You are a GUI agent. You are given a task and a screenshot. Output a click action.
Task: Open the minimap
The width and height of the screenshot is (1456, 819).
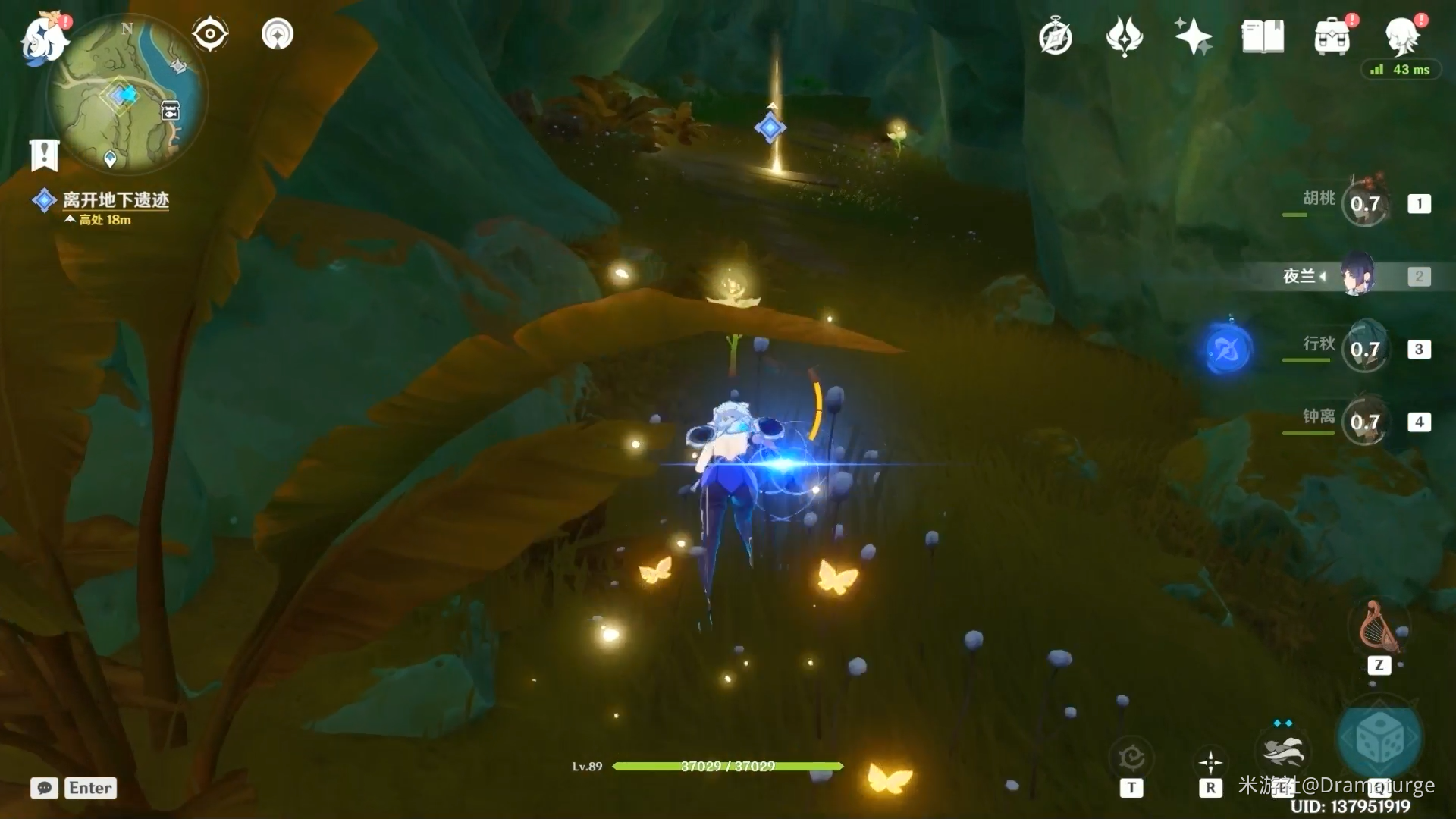127,95
